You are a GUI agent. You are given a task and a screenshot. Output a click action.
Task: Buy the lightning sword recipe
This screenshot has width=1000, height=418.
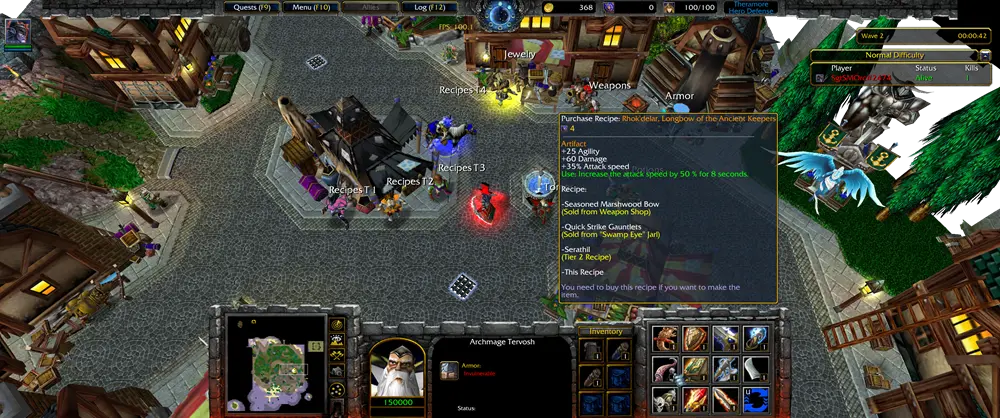[726, 340]
